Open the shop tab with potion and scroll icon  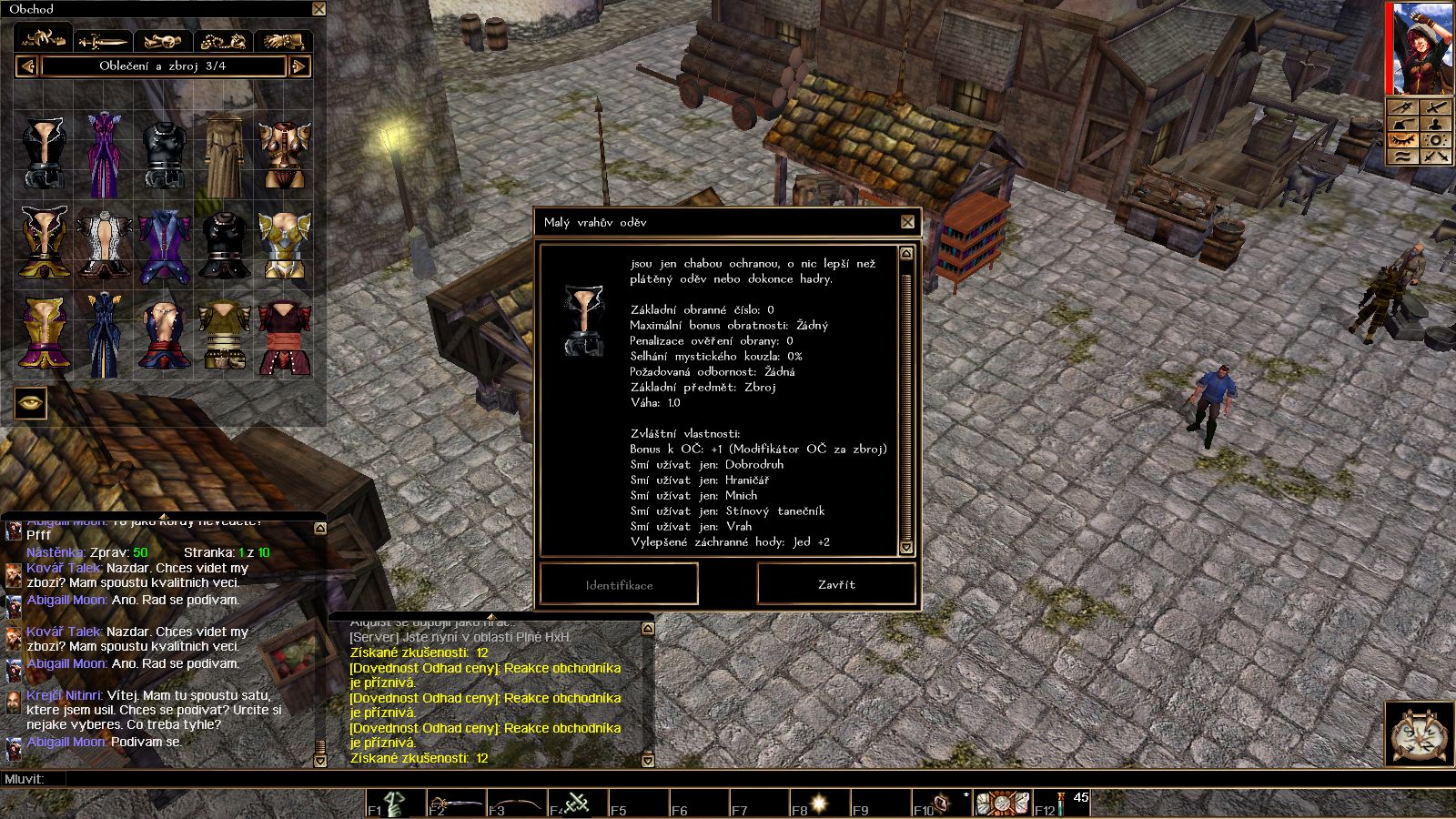[x=163, y=41]
